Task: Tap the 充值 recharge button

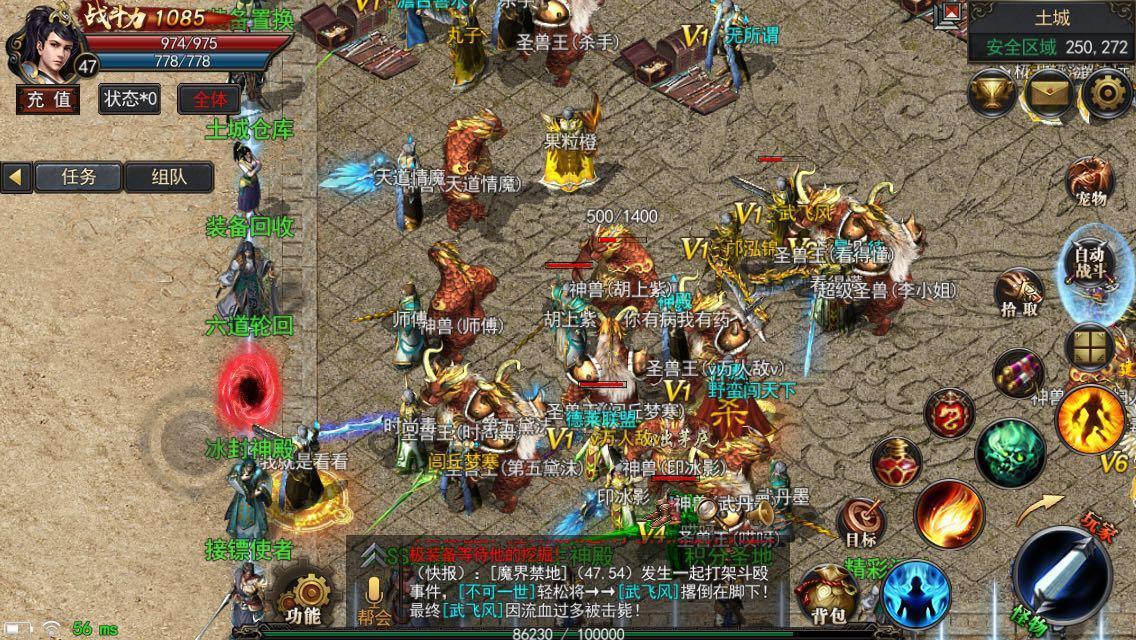Action: pos(48,99)
